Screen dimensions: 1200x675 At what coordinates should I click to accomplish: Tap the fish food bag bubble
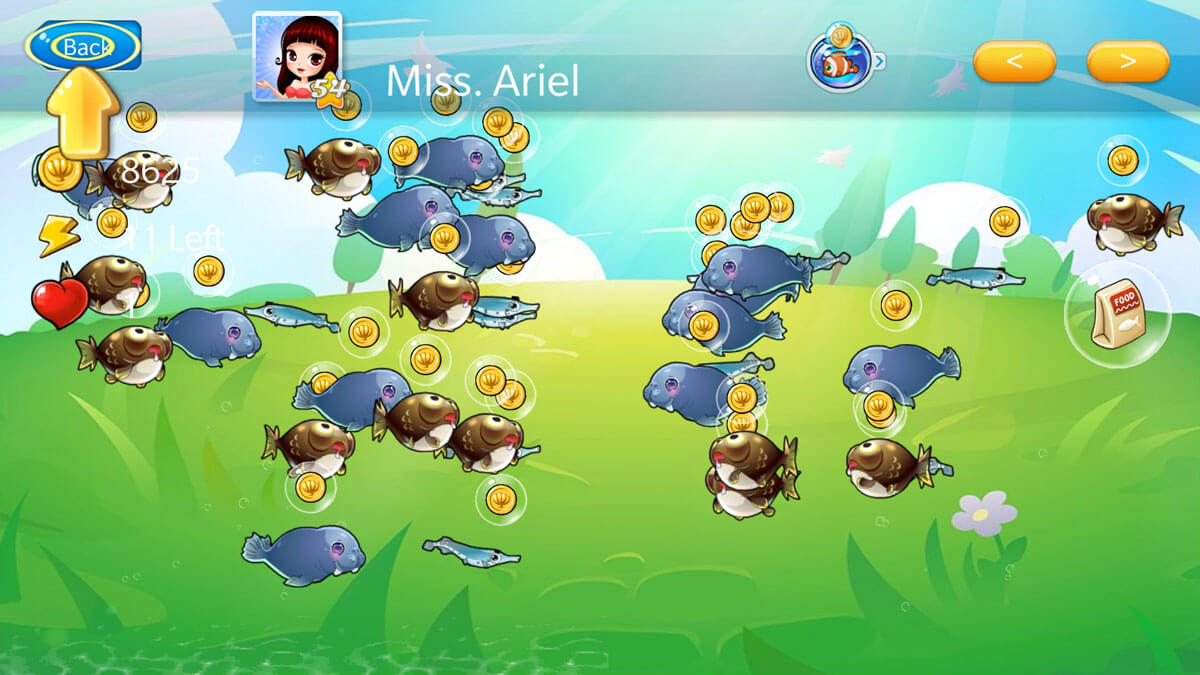pyautogui.click(x=1117, y=315)
